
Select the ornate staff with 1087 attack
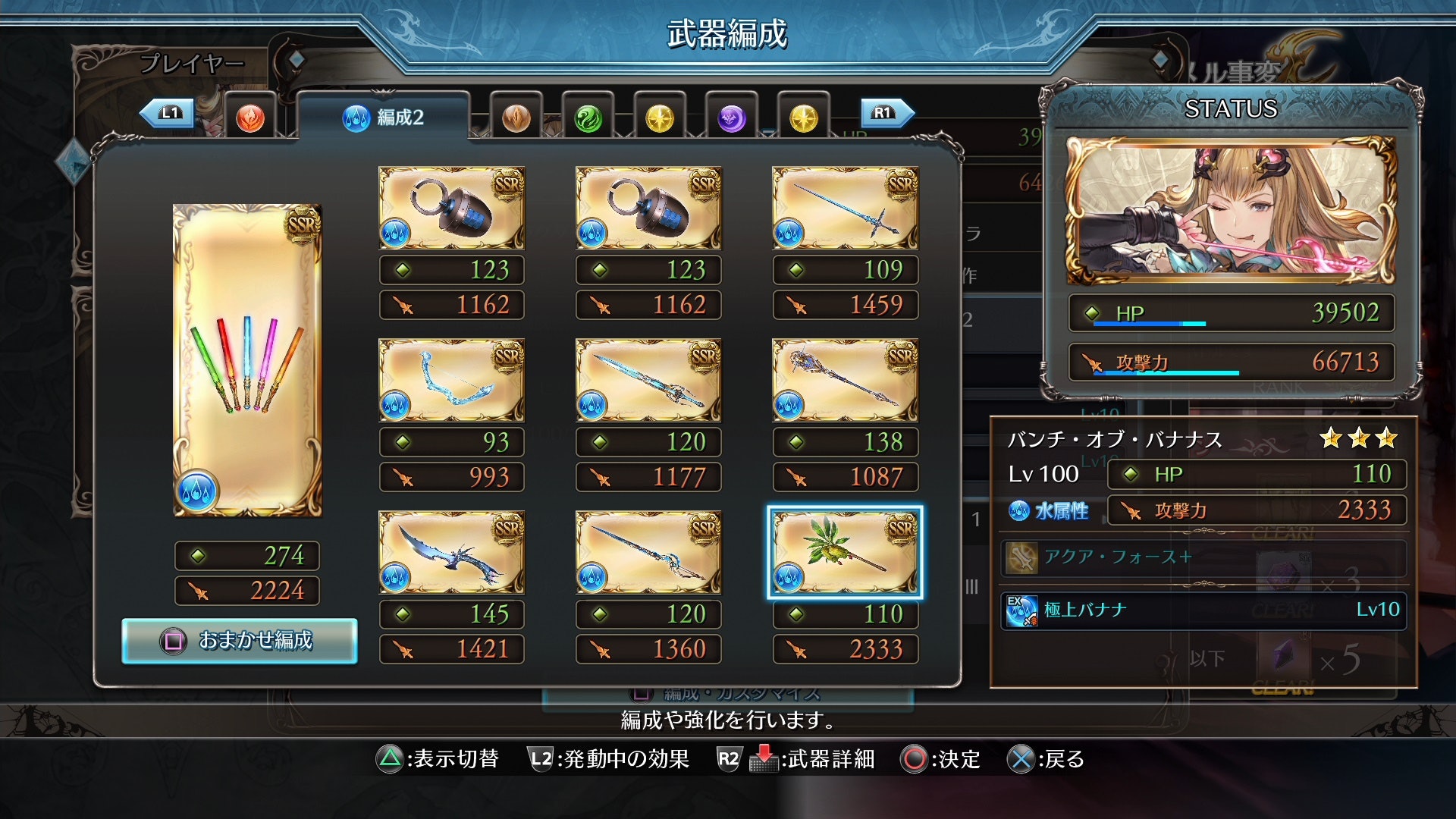click(845, 380)
